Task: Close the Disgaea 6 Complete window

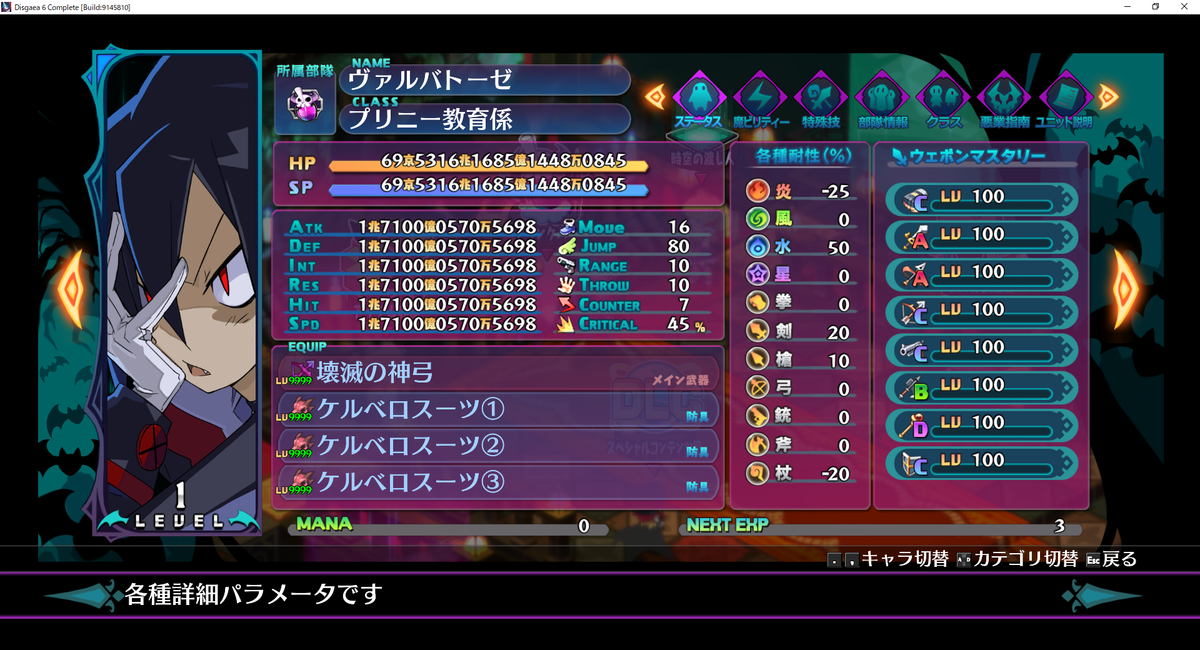Action: (1184, 7)
